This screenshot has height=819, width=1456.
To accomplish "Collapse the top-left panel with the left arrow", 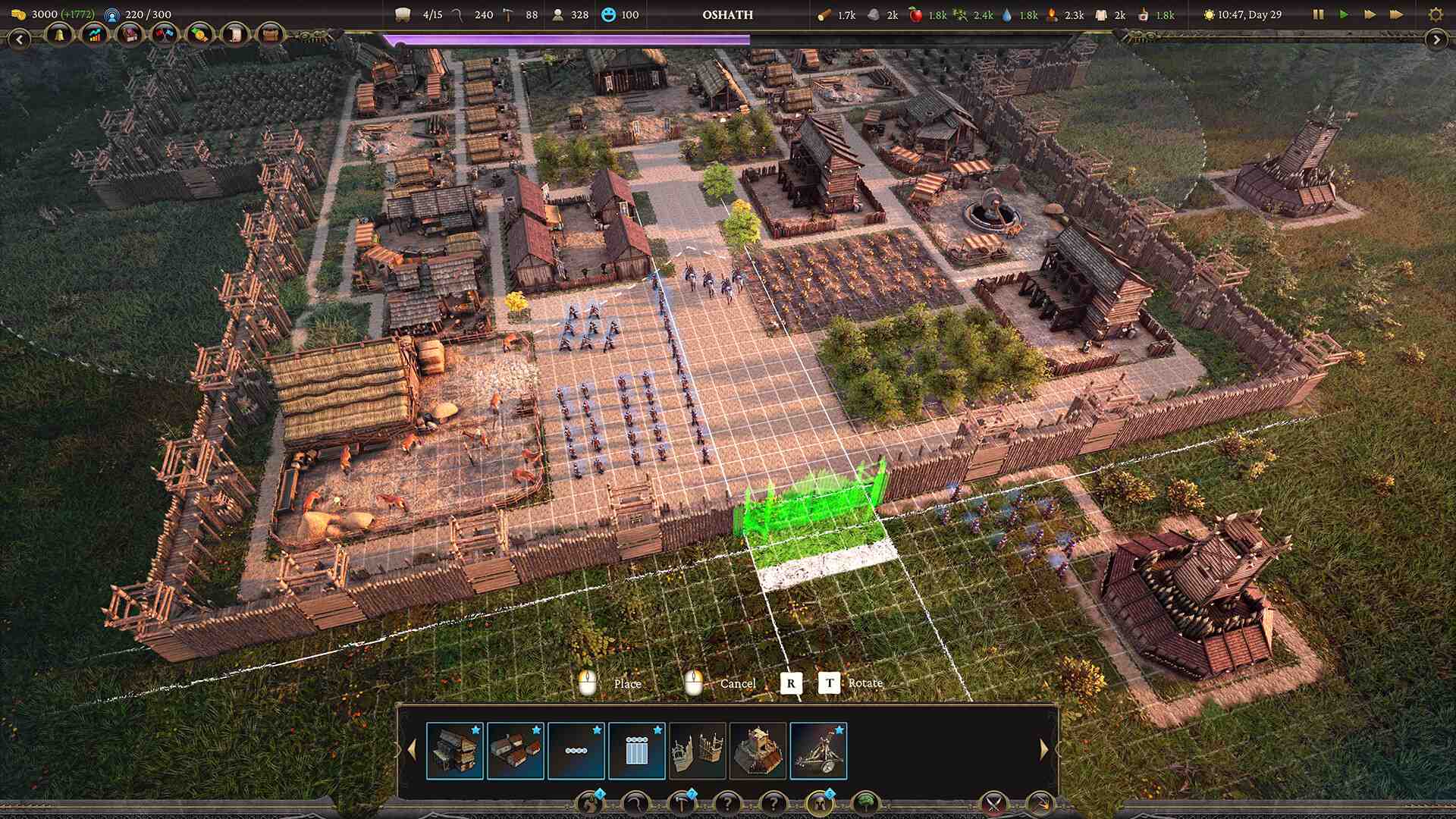I will pos(19,39).
